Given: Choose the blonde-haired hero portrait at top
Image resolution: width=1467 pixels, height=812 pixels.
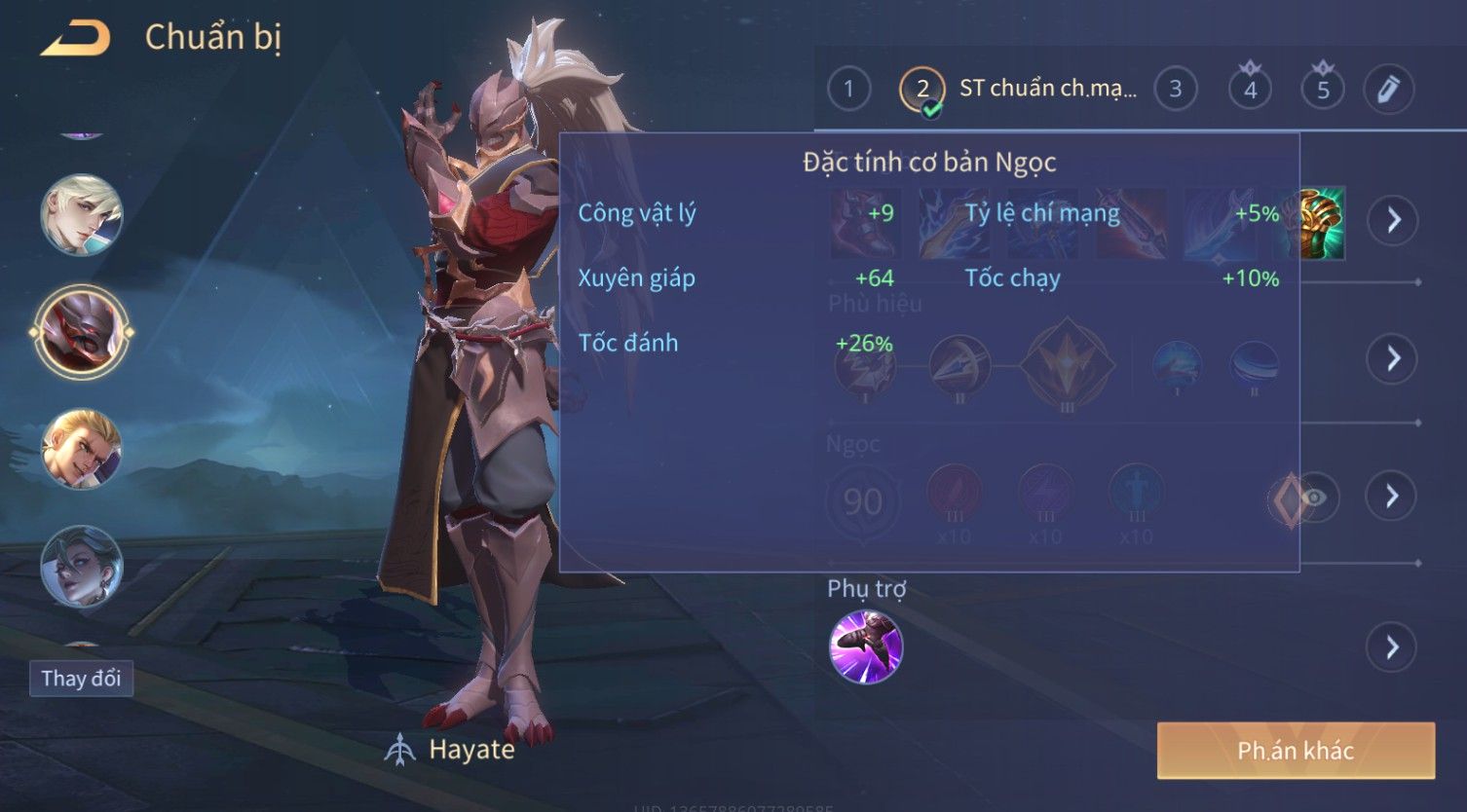Looking at the screenshot, I should 82,215.
